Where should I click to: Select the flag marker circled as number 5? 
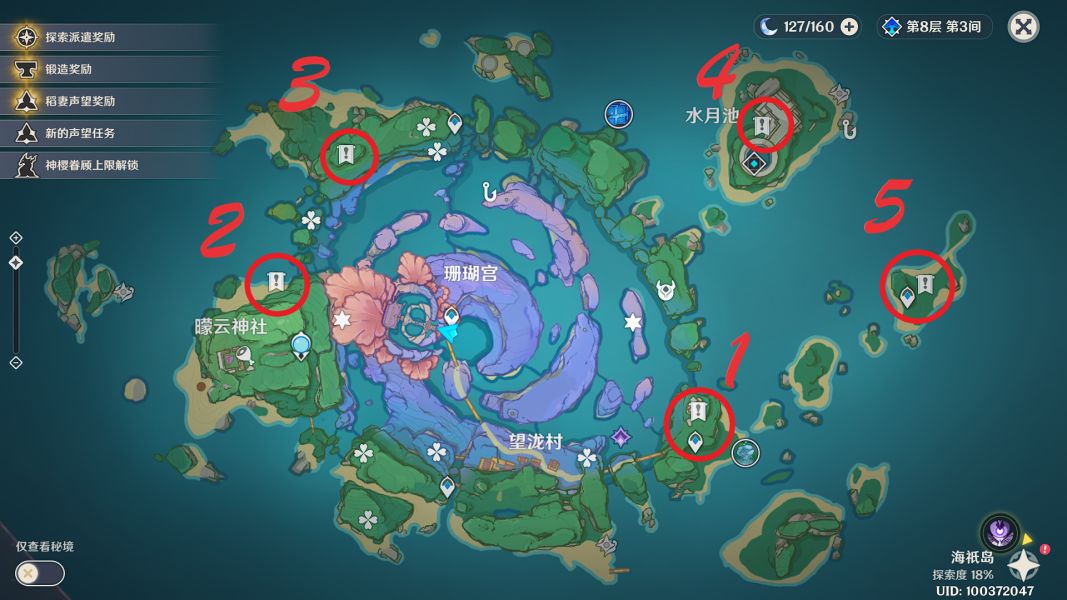[925, 284]
